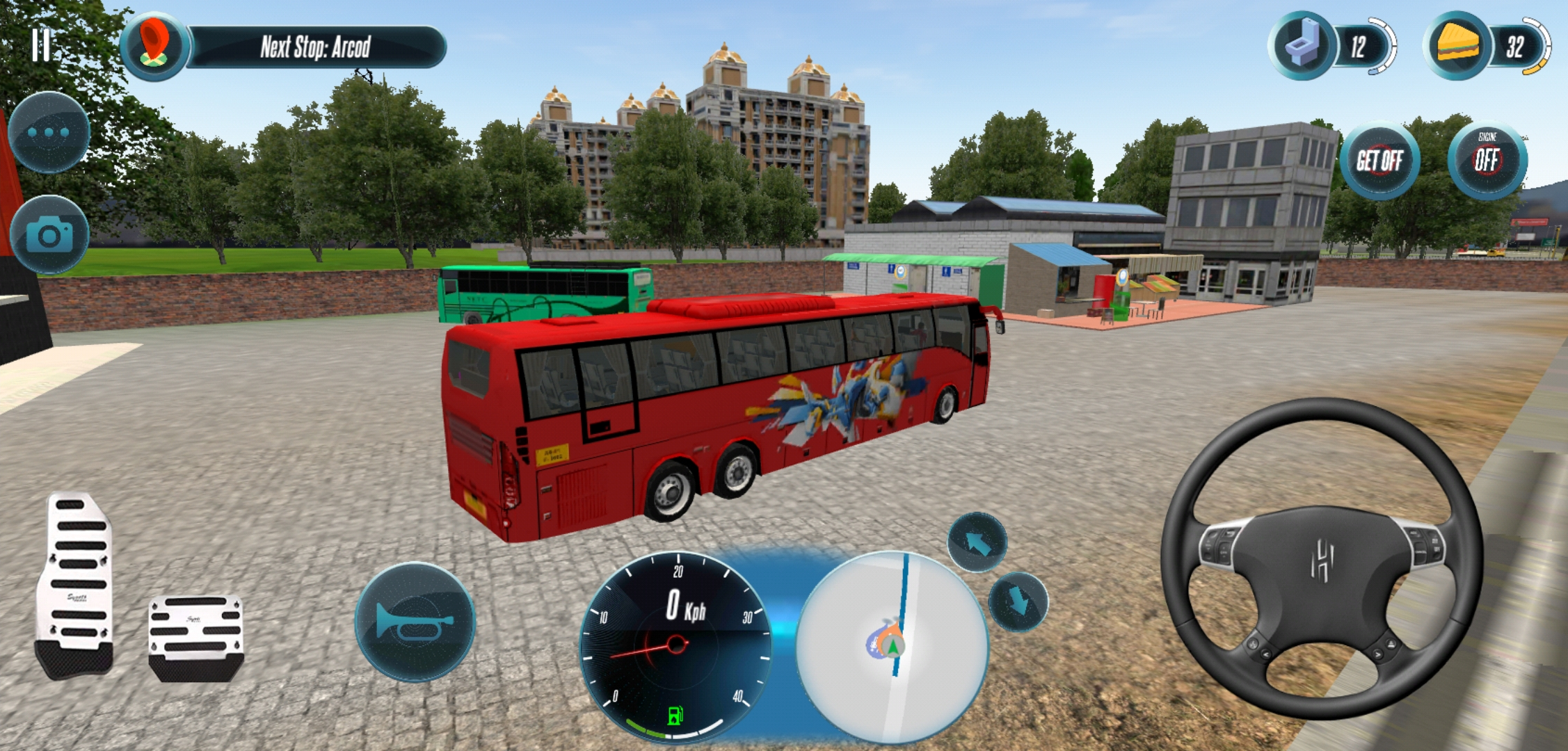Toggle the Engine OFF button
Screen dimensions: 1568x751
[x=1487, y=160]
